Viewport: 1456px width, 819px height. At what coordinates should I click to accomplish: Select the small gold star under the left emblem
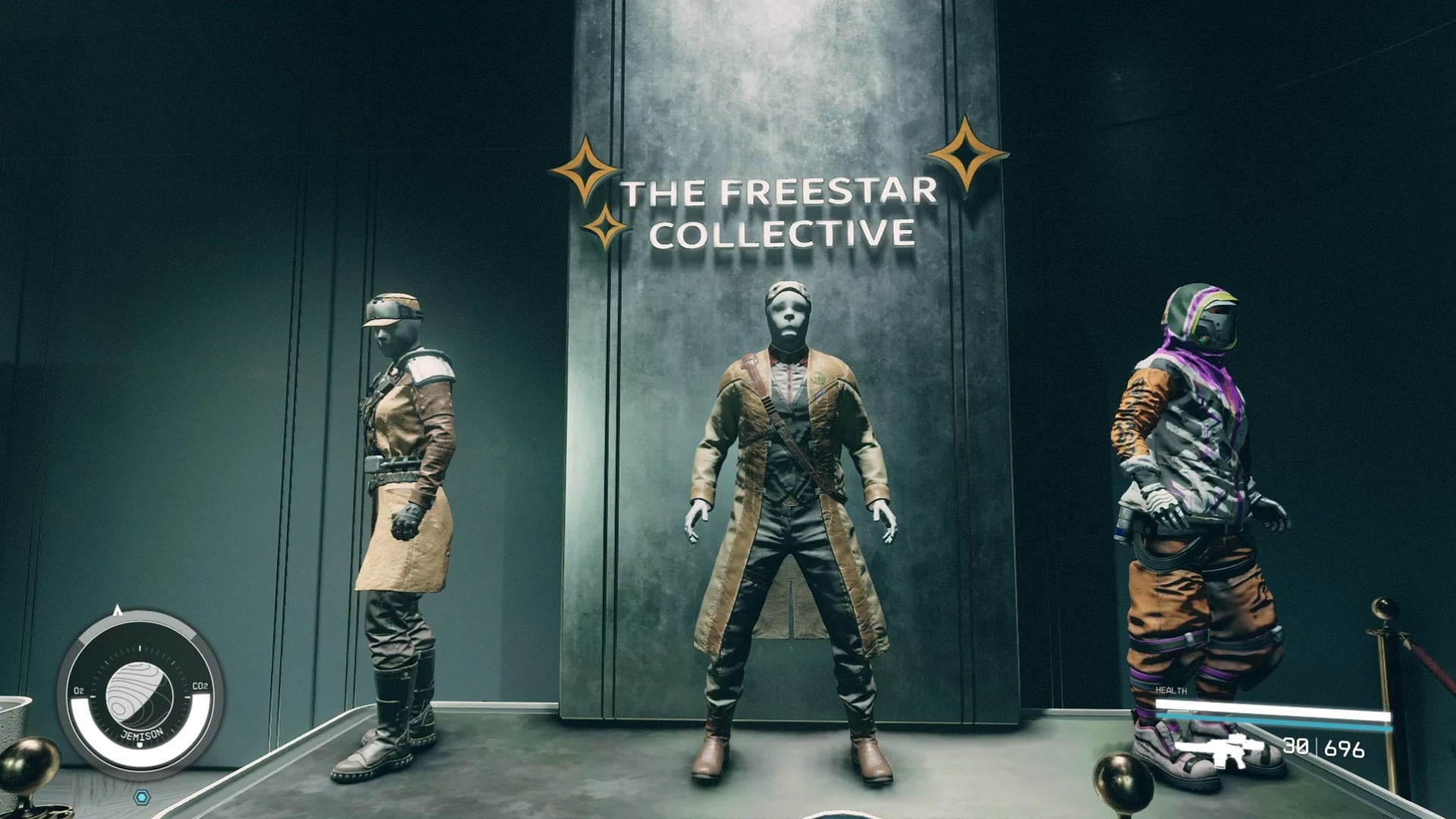click(604, 225)
